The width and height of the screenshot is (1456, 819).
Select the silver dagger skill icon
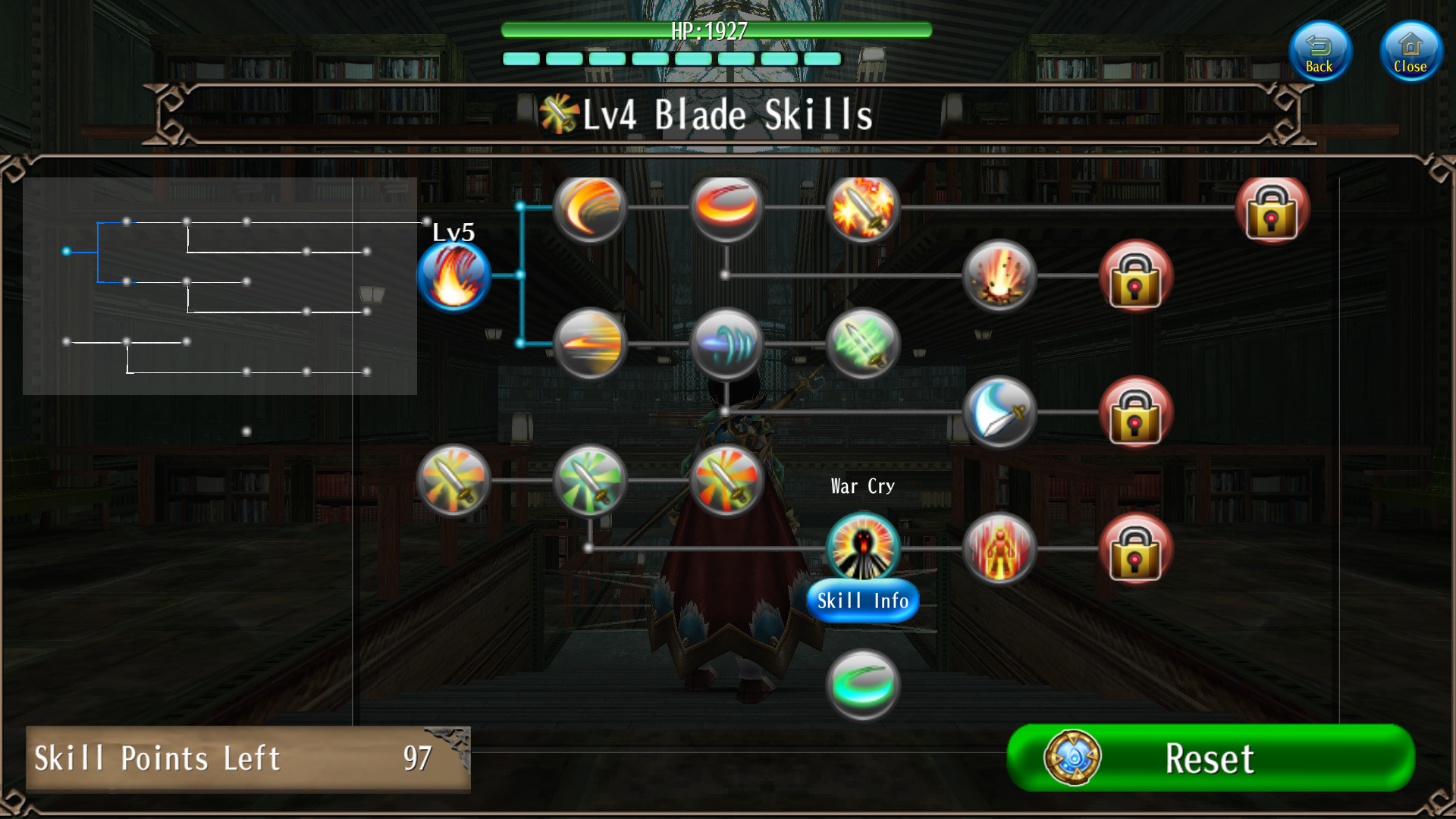[999, 413]
